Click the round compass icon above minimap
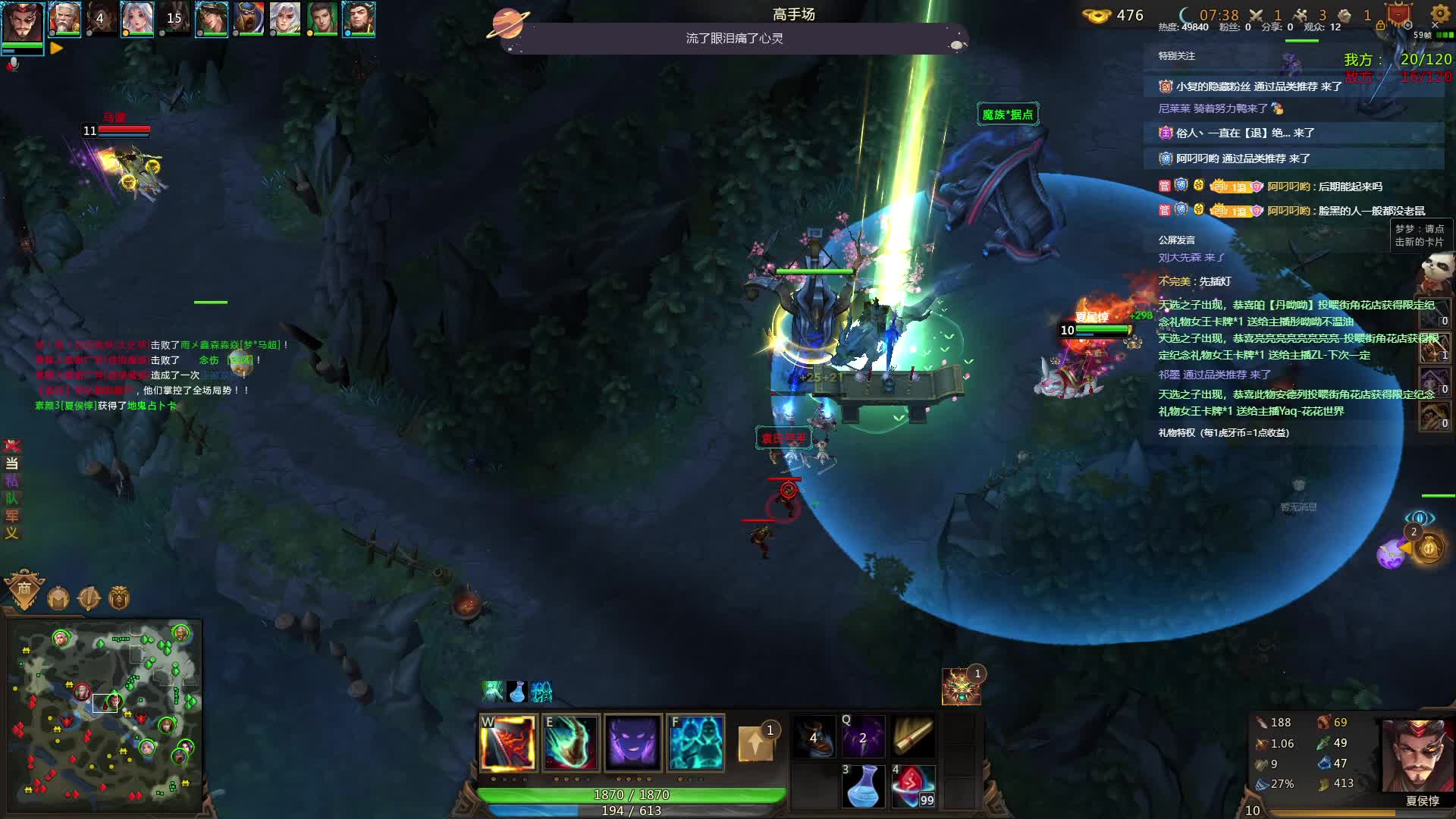The width and height of the screenshot is (1456, 819). click(89, 598)
